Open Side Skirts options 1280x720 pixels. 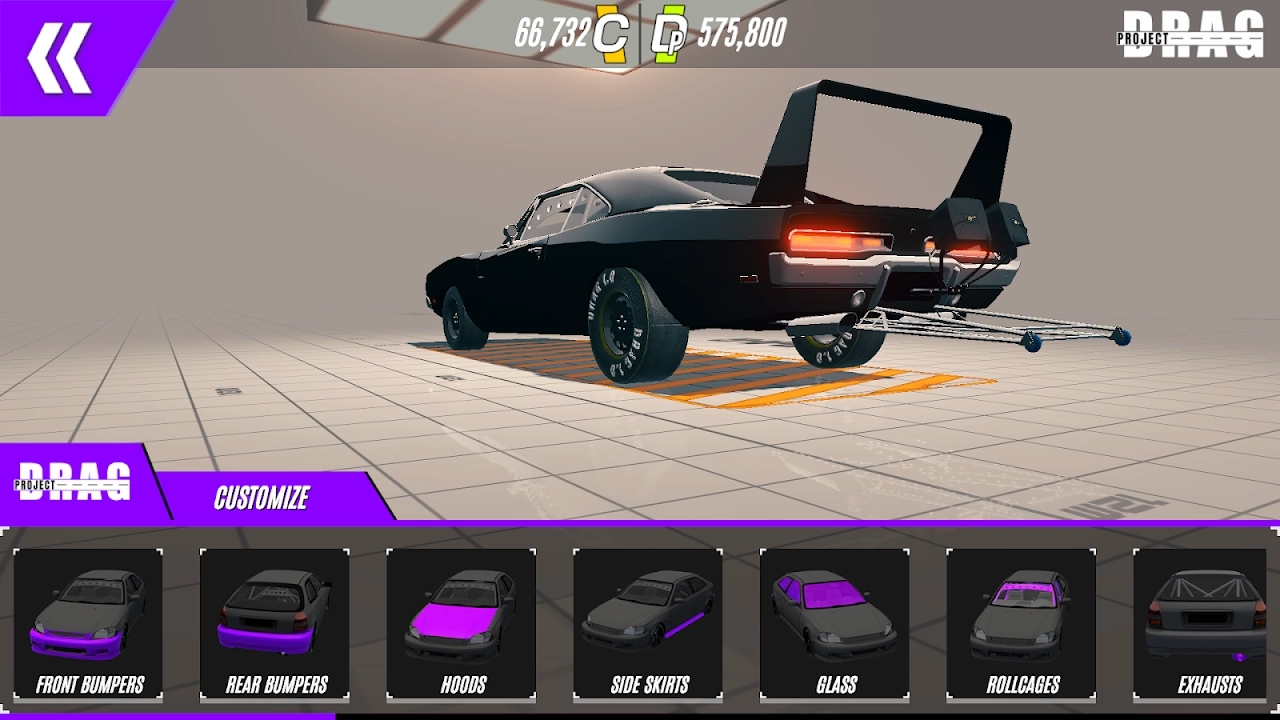648,623
